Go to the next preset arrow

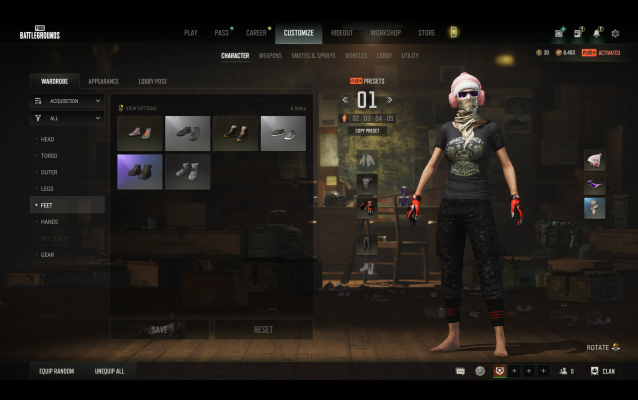click(x=390, y=100)
